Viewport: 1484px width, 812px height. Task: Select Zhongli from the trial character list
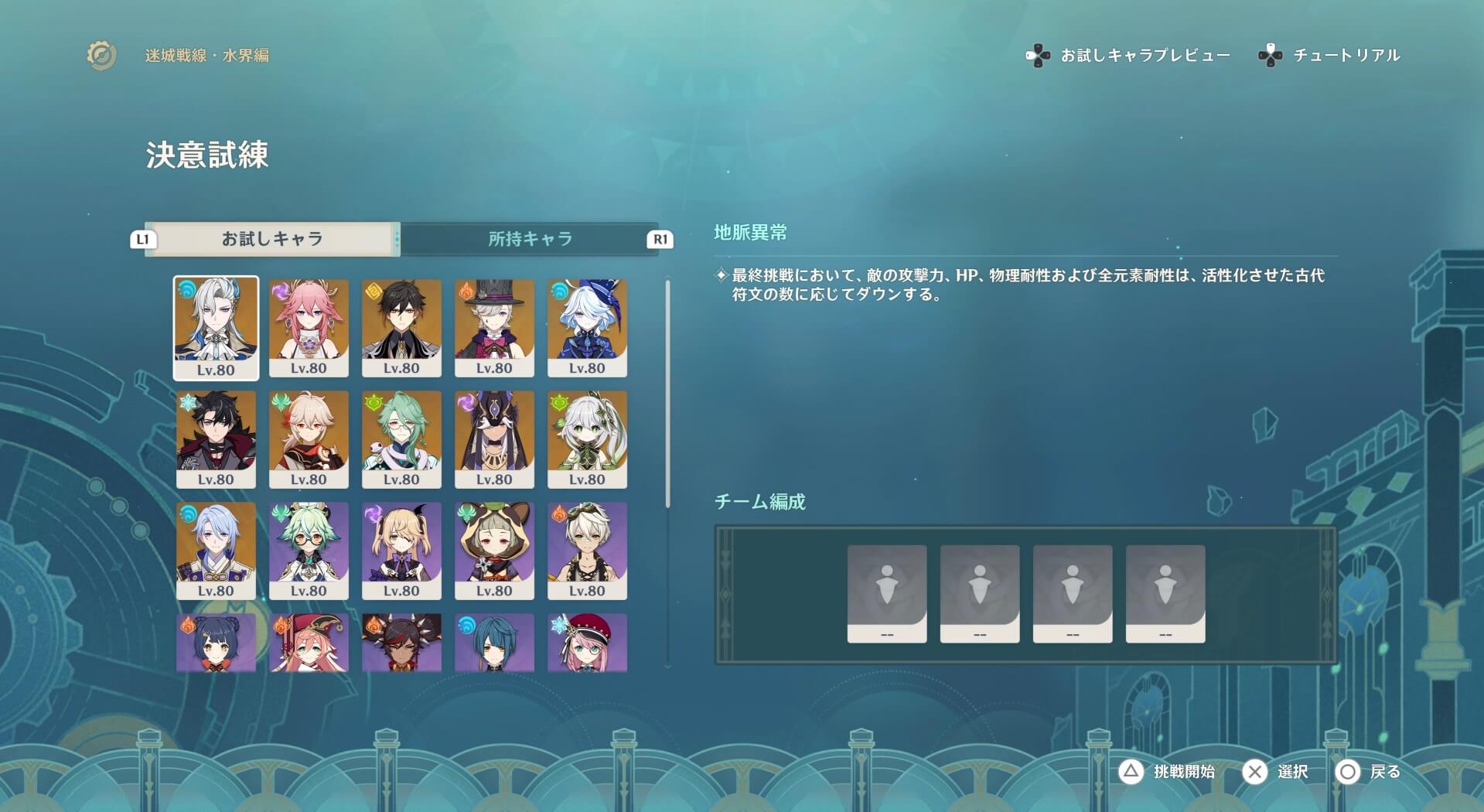point(402,325)
